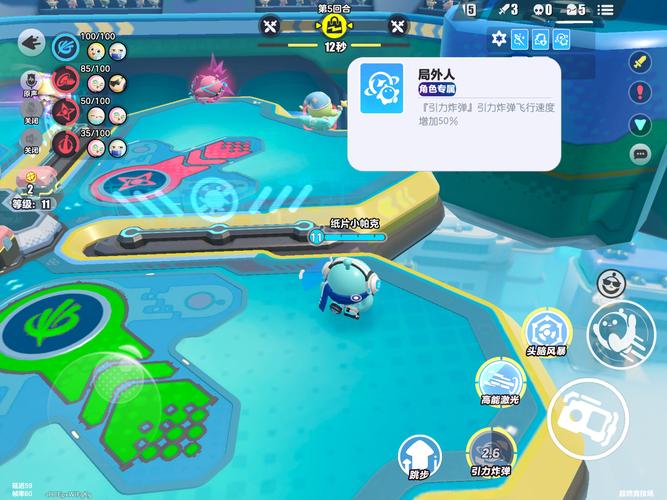Viewport: 667px width, 500px height.
Task: Send the red exclamation warning signal
Action: 640,92
